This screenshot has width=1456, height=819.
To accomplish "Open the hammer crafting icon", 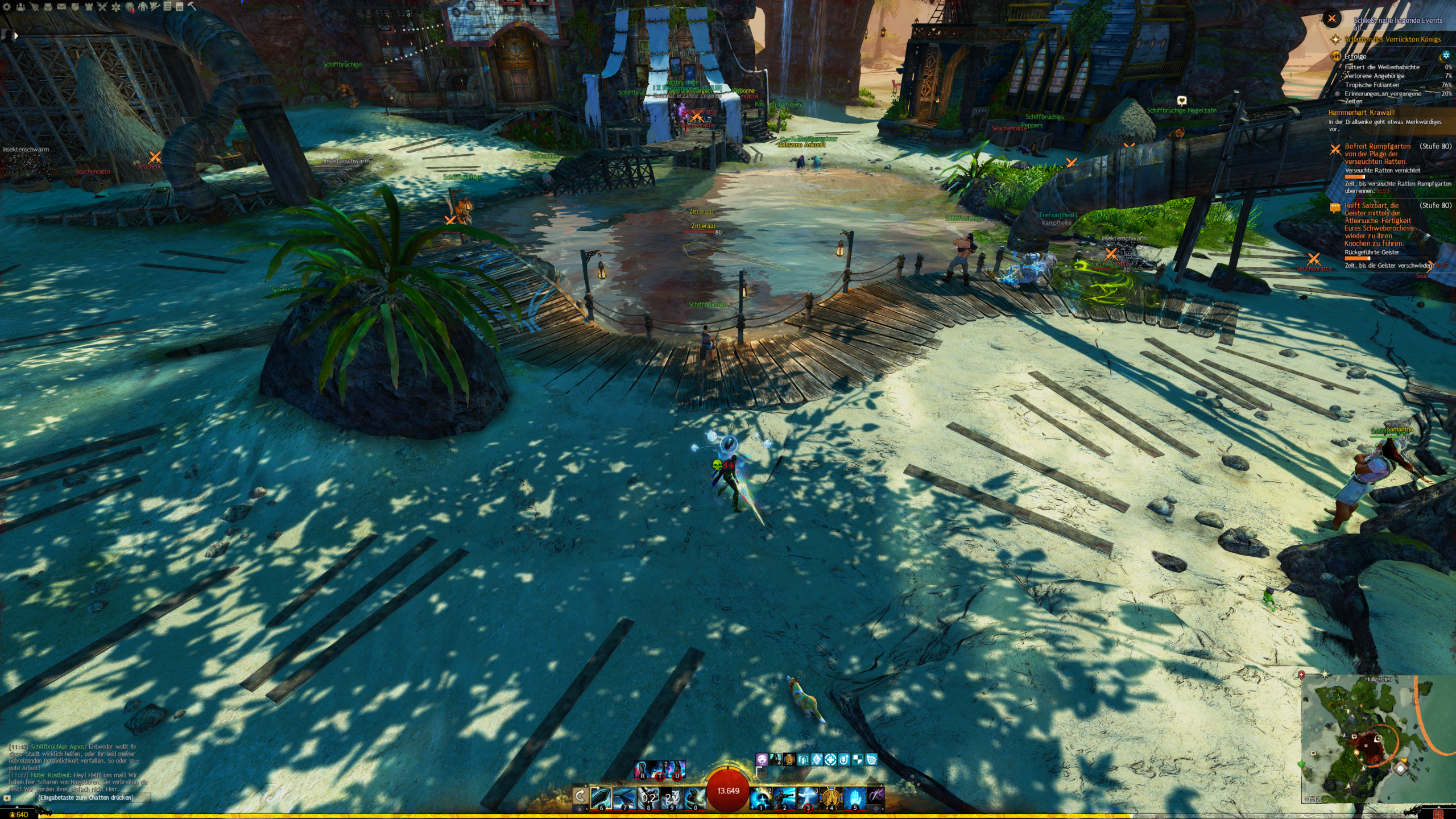I will coord(192,7).
